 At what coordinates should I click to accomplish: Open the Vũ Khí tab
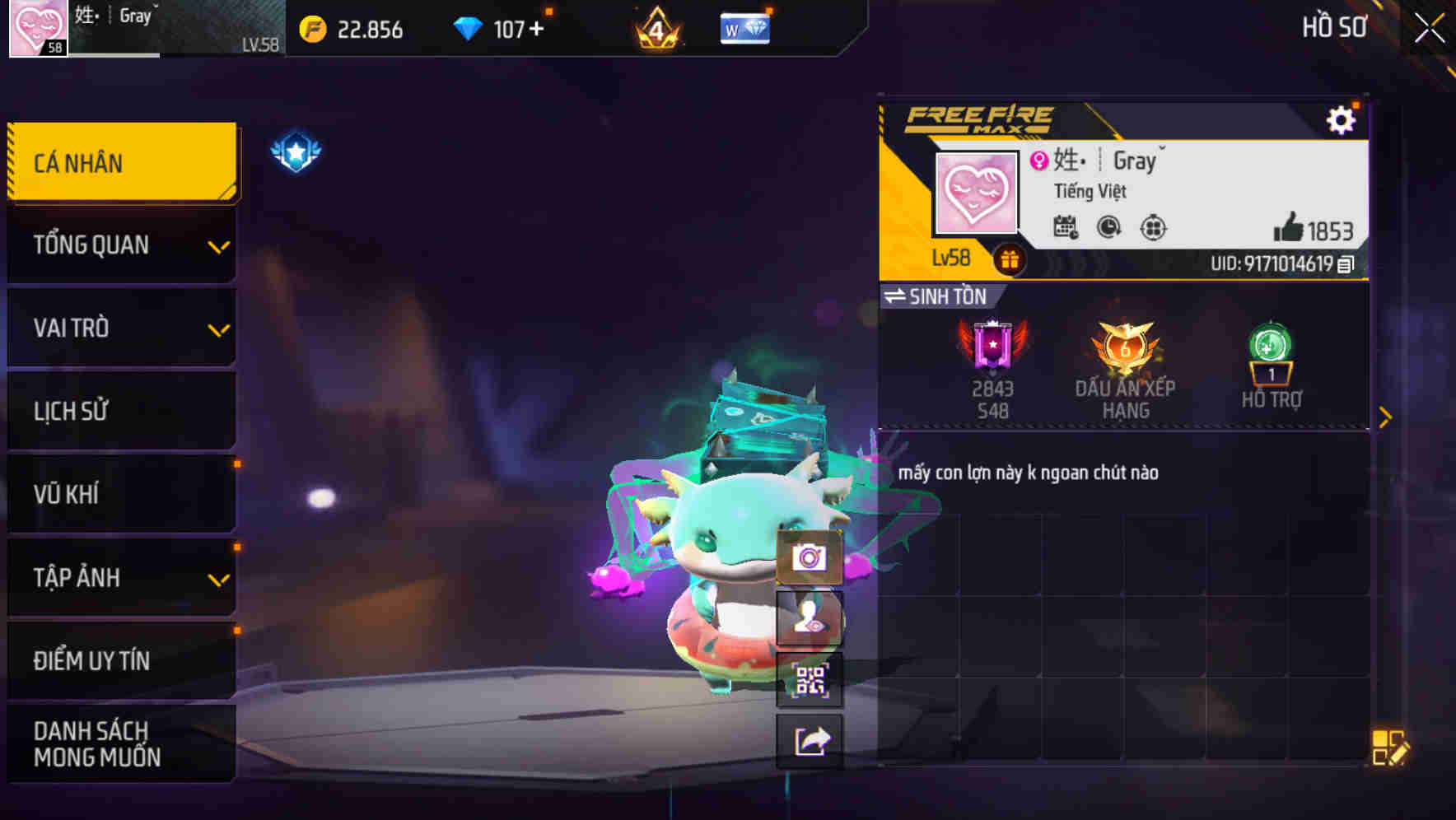[x=120, y=493]
